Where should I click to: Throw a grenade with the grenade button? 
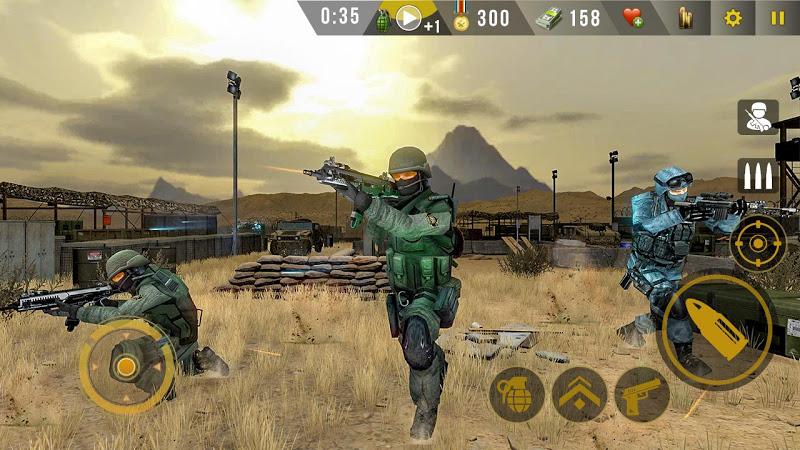pyautogui.click(x=516, y=394)
